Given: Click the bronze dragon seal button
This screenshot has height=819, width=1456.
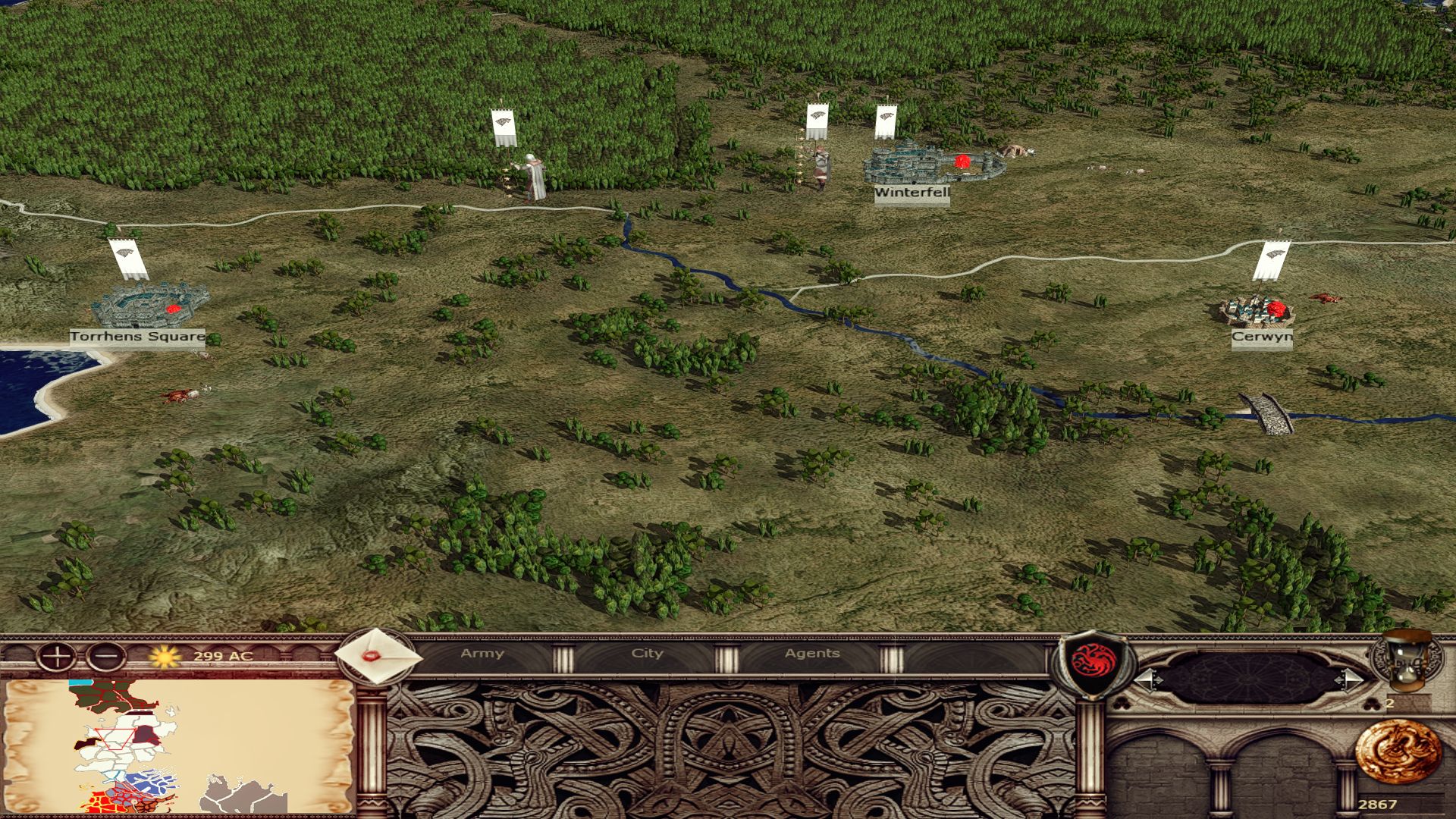Looking at the screenshot, I should (1397, 752).
